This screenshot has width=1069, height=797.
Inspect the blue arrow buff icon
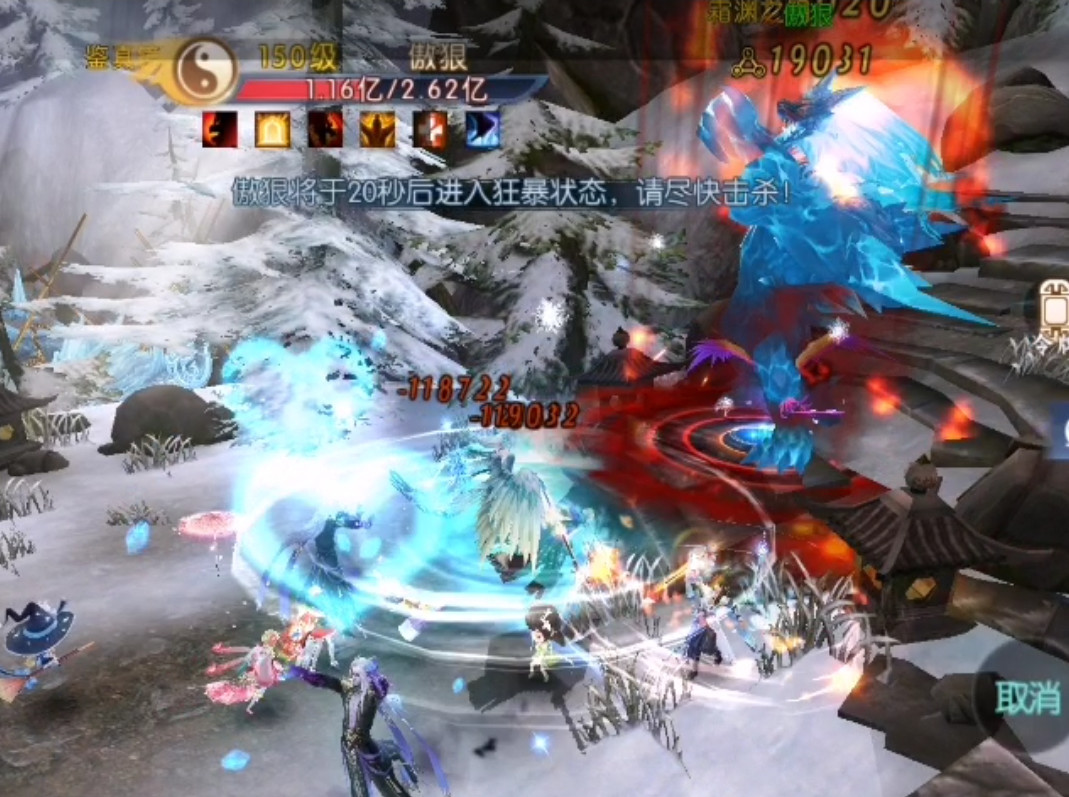click(x=483, y=130)
